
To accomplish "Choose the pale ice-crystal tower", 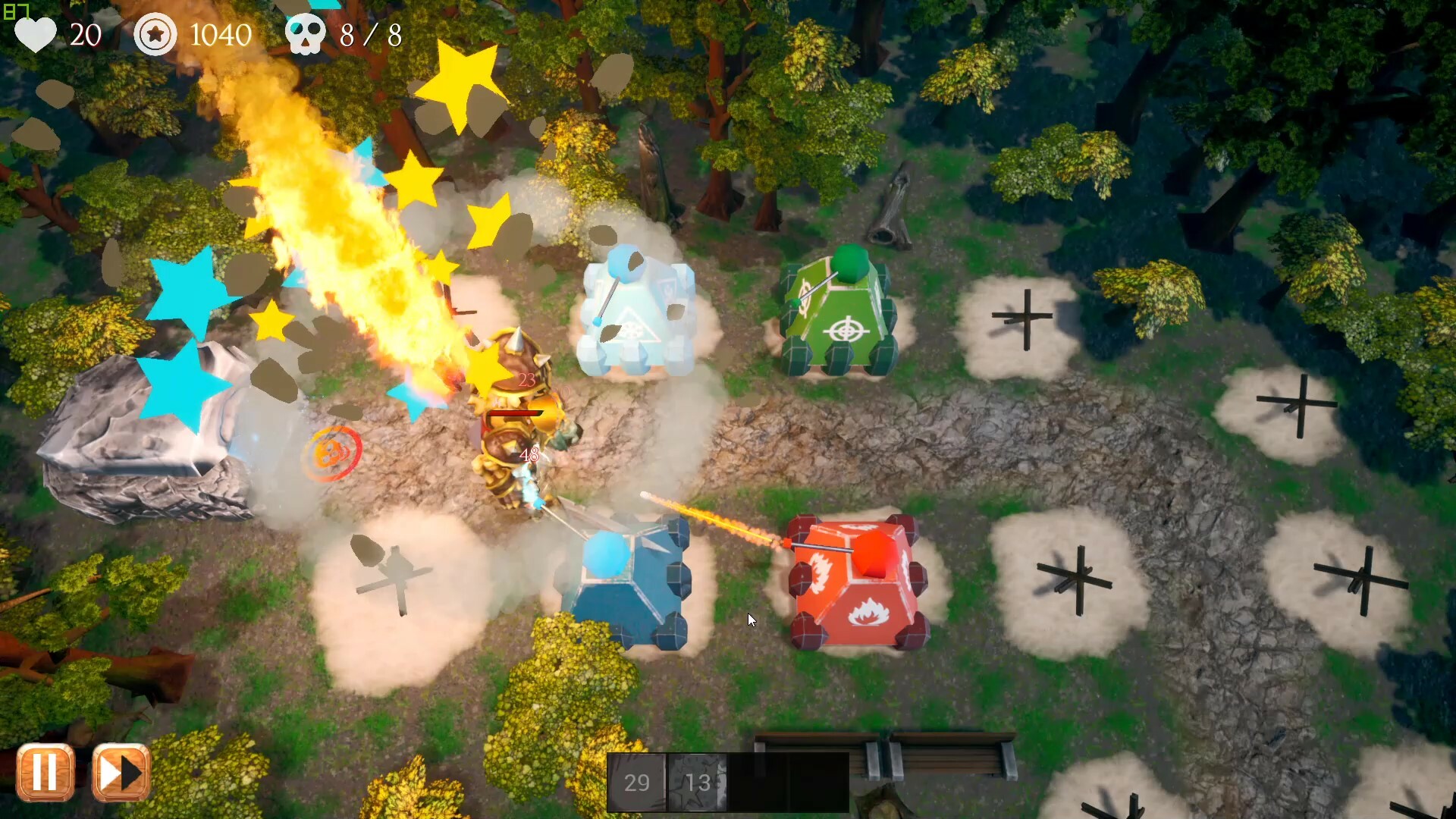I will [637, 315].
